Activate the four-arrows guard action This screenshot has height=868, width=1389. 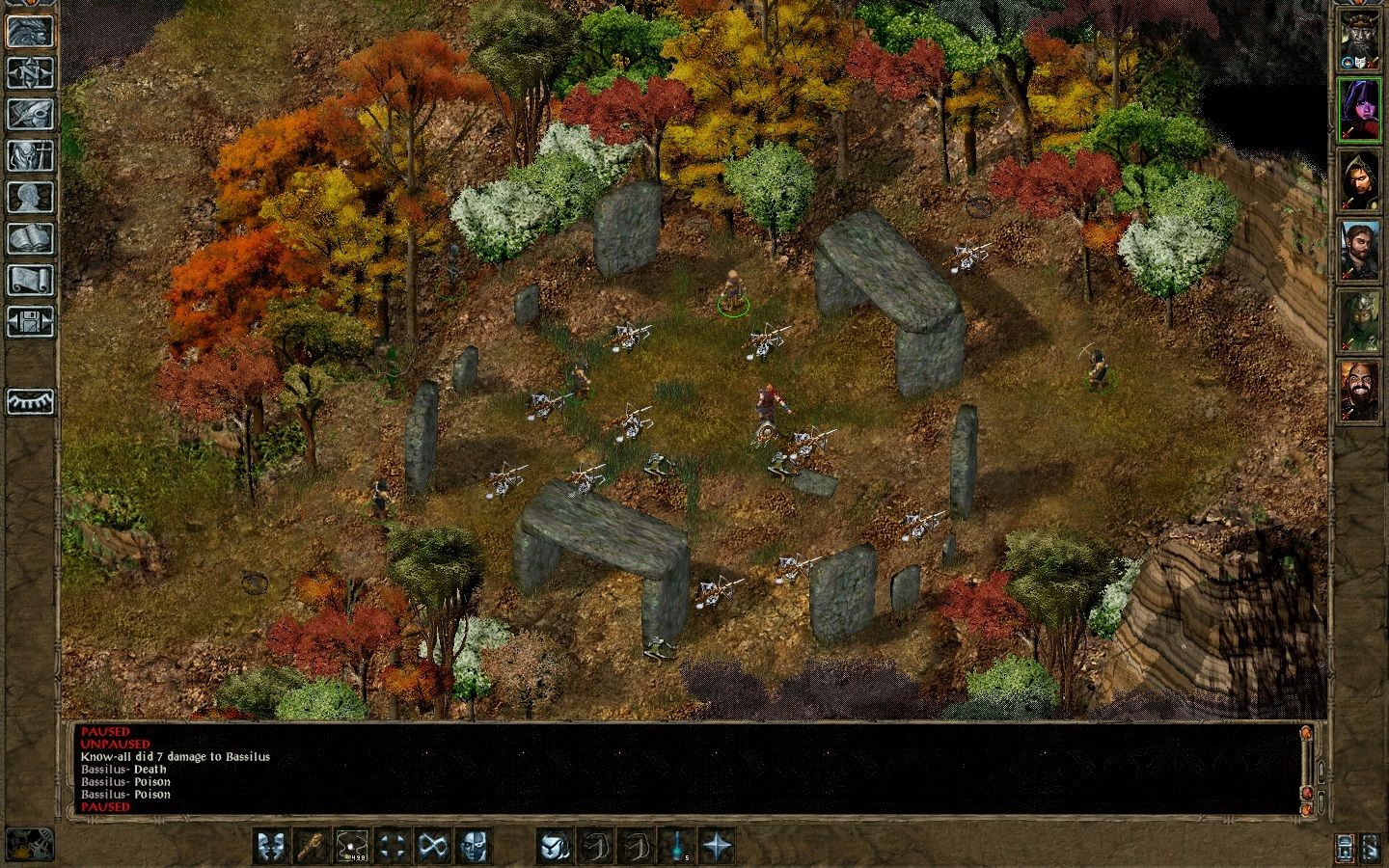tap(393, 846)
